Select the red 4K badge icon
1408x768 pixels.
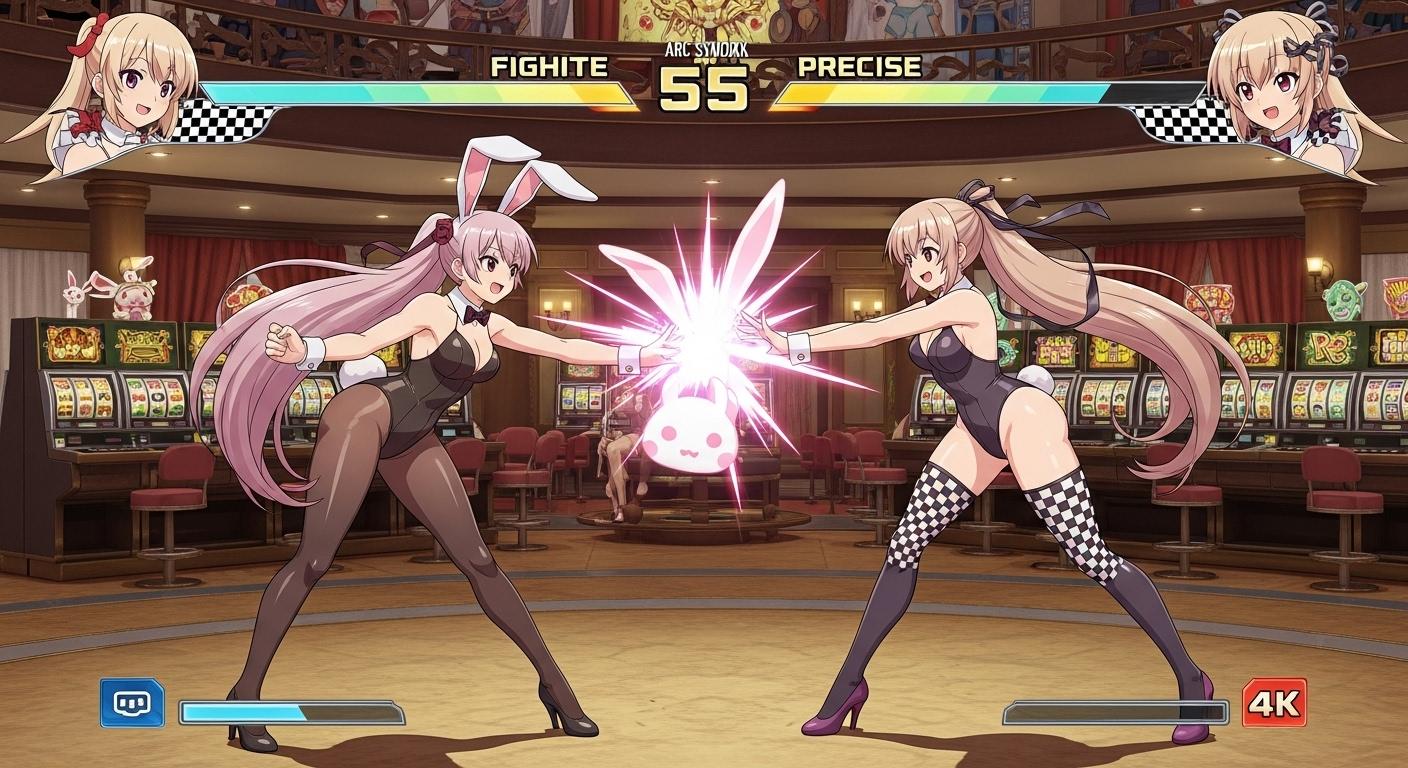(1274, 703)
